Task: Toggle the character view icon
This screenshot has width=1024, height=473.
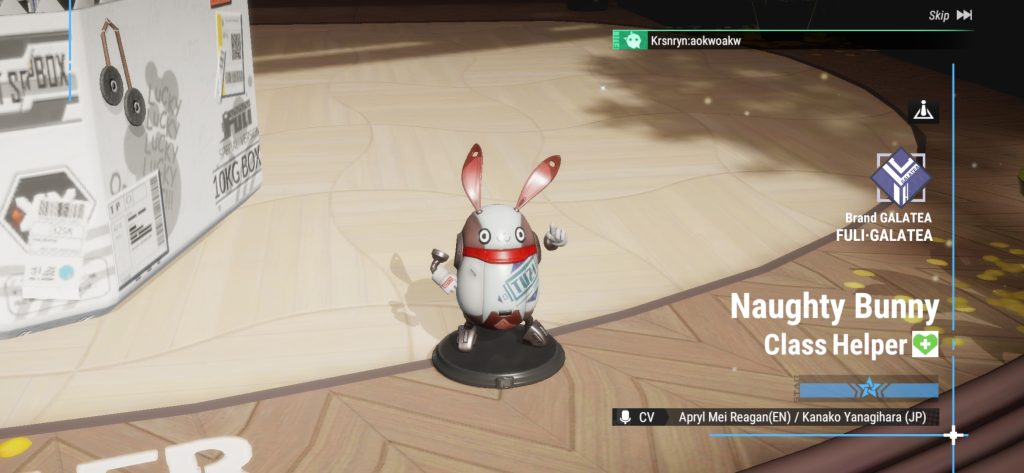Action: coord(923,112)
